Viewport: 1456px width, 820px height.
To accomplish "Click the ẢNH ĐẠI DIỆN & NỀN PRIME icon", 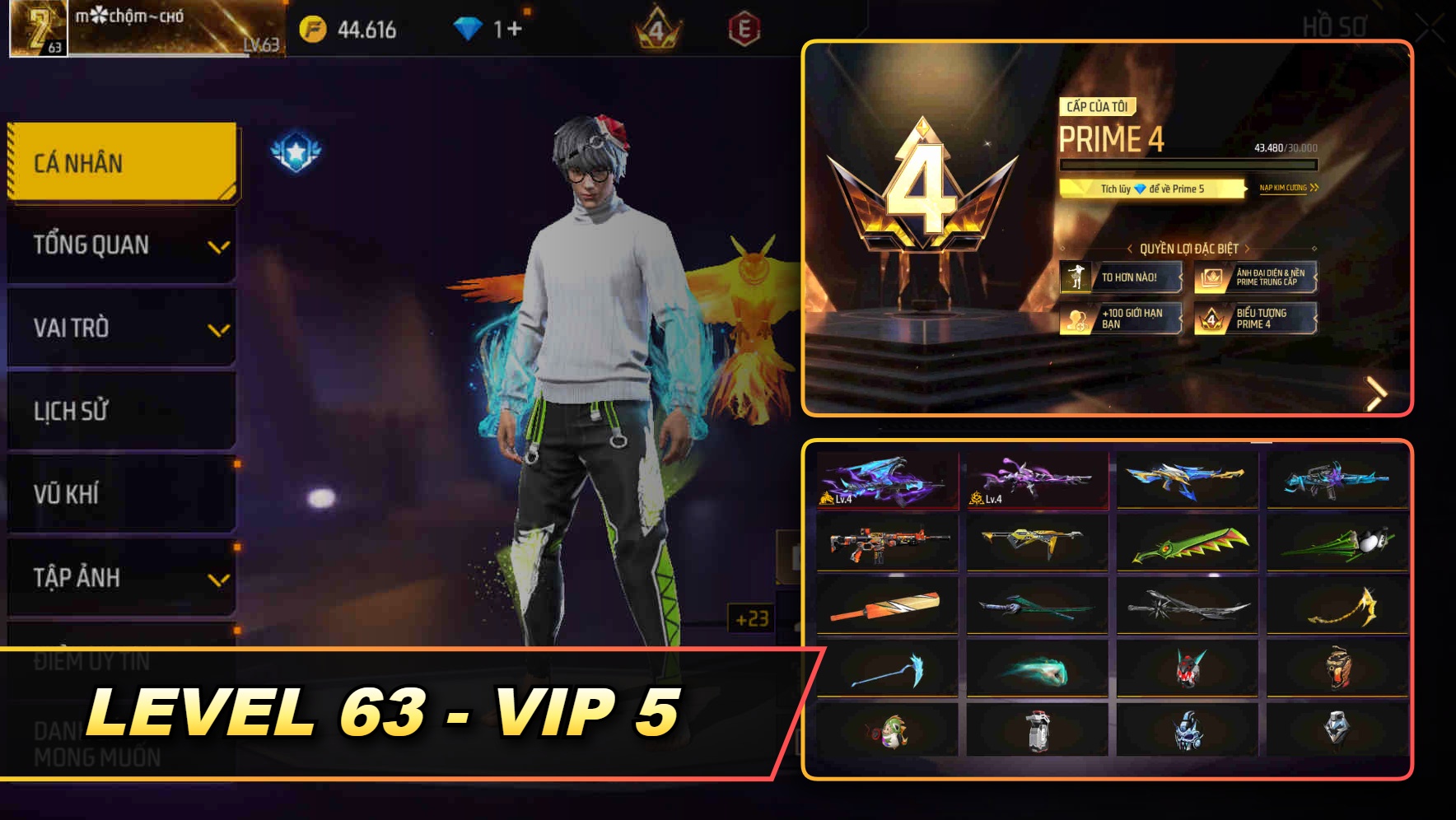I will (1209, 277).
